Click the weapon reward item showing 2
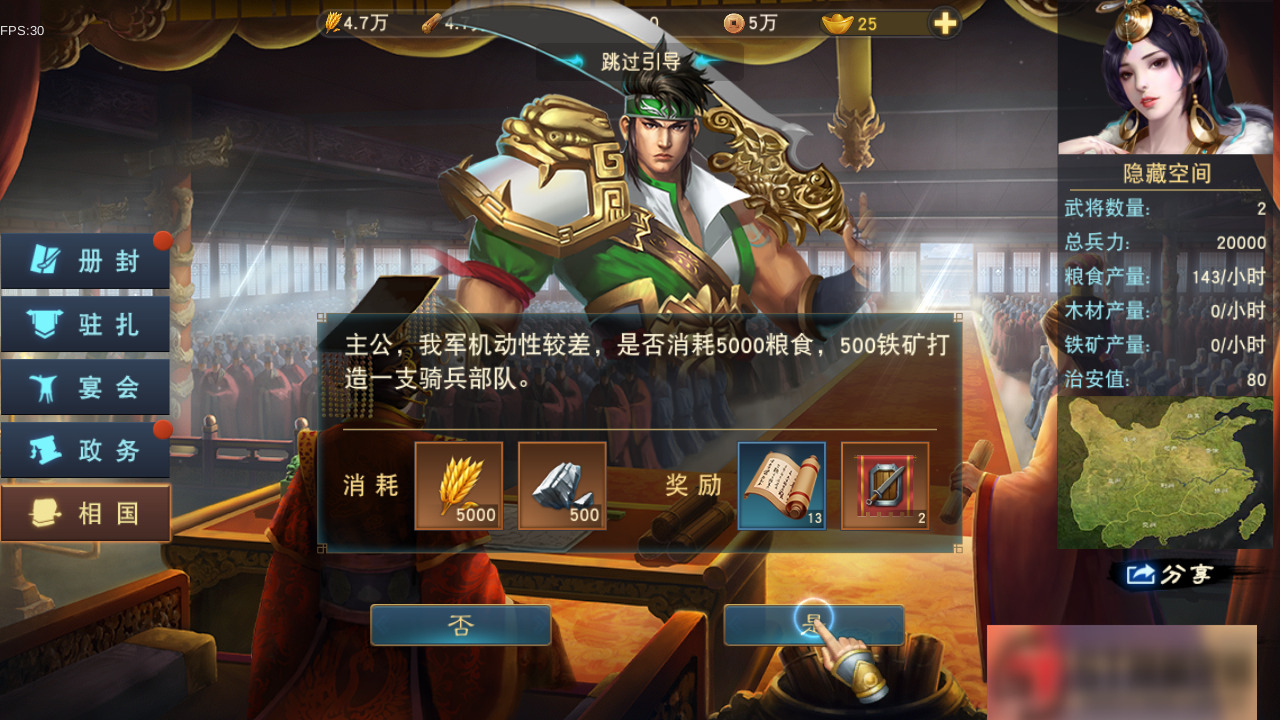Viewport: 1280px width, 720px height. click(x=885, y=485)
